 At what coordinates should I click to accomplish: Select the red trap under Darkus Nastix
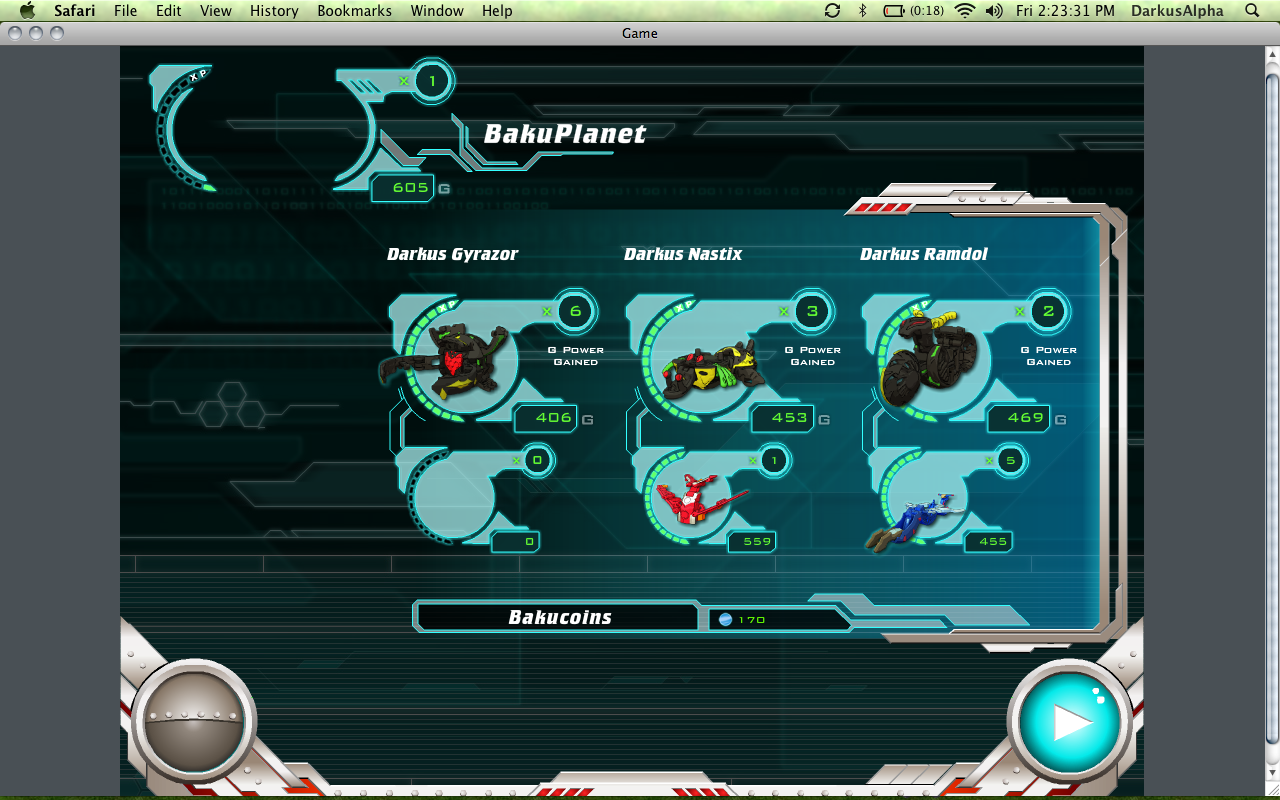click(x=695, y=498)
